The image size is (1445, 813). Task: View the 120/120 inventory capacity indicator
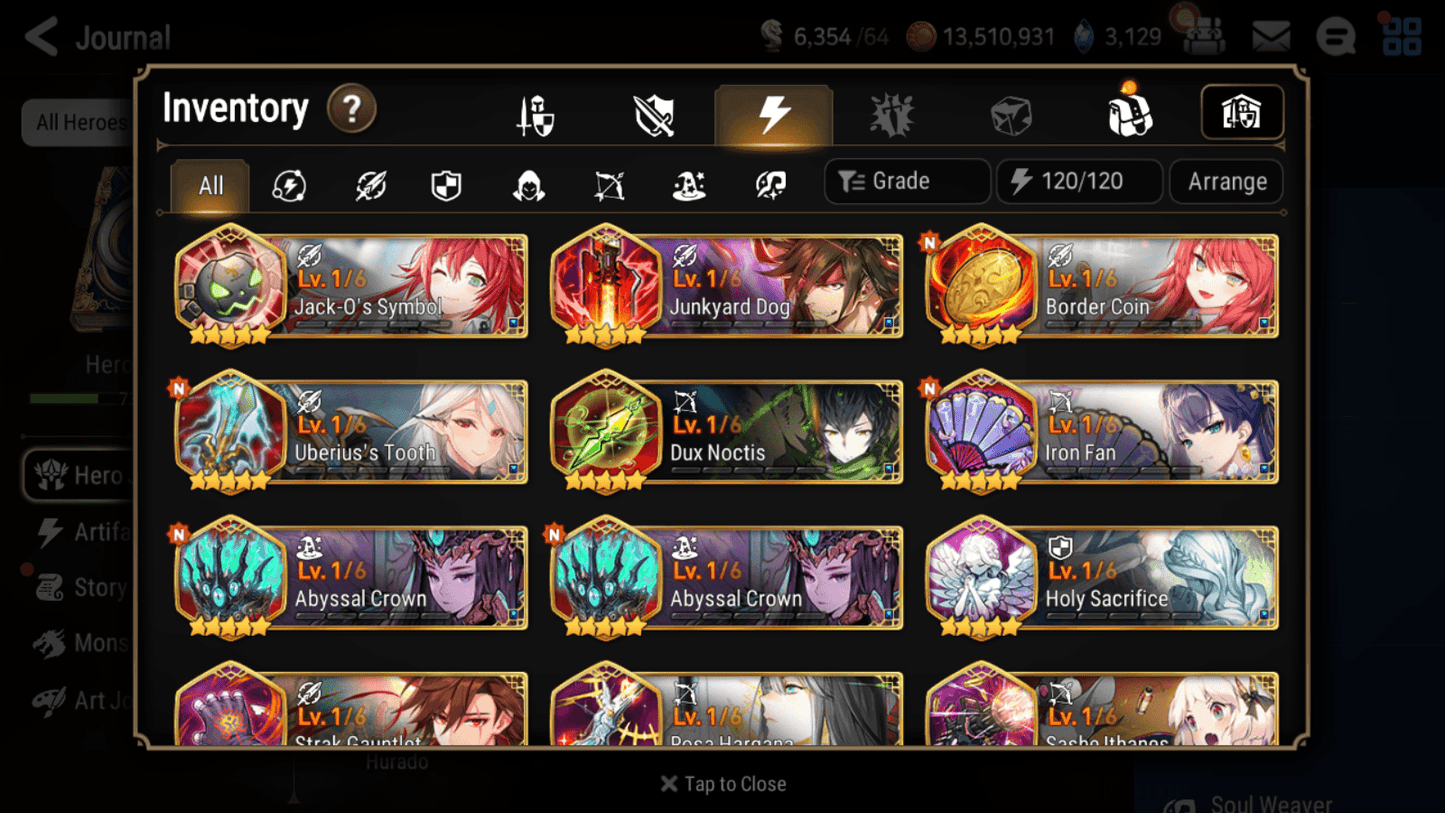1079,181
